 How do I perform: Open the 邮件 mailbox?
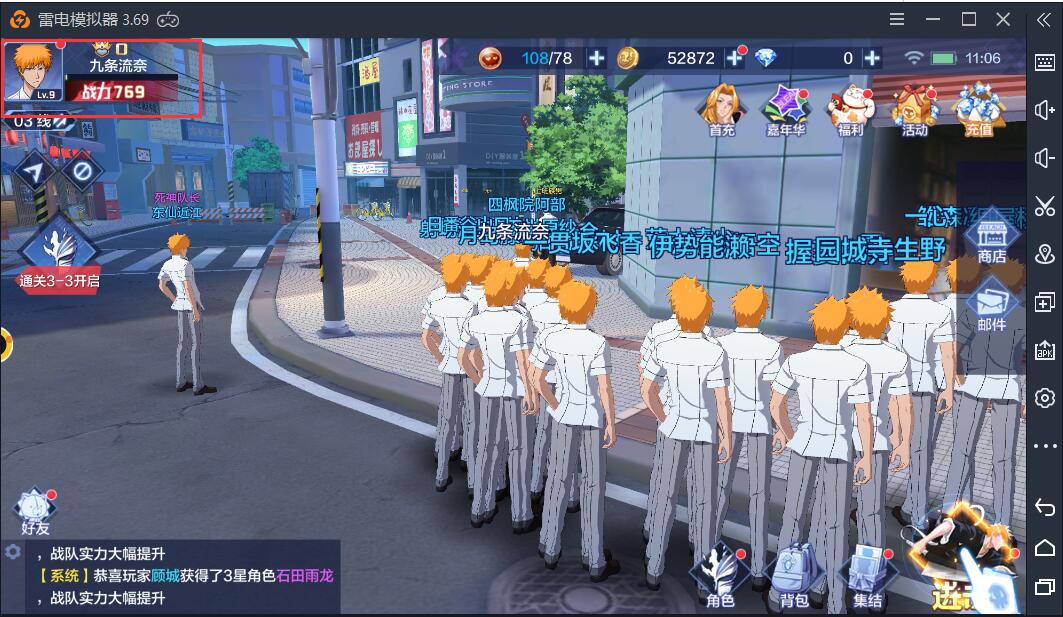point(991,307)
